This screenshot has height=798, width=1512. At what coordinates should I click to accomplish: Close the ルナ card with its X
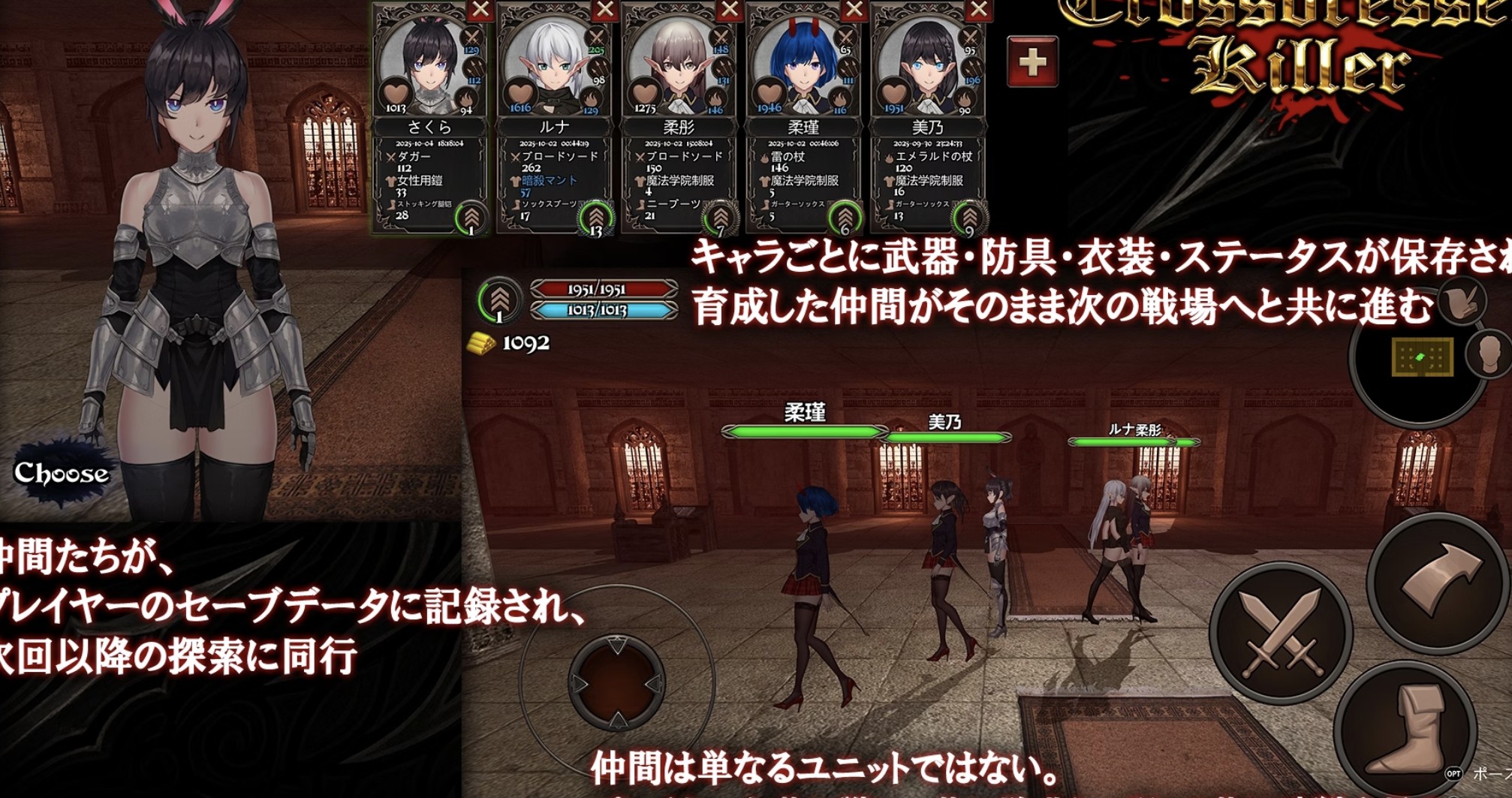(604, 10)
